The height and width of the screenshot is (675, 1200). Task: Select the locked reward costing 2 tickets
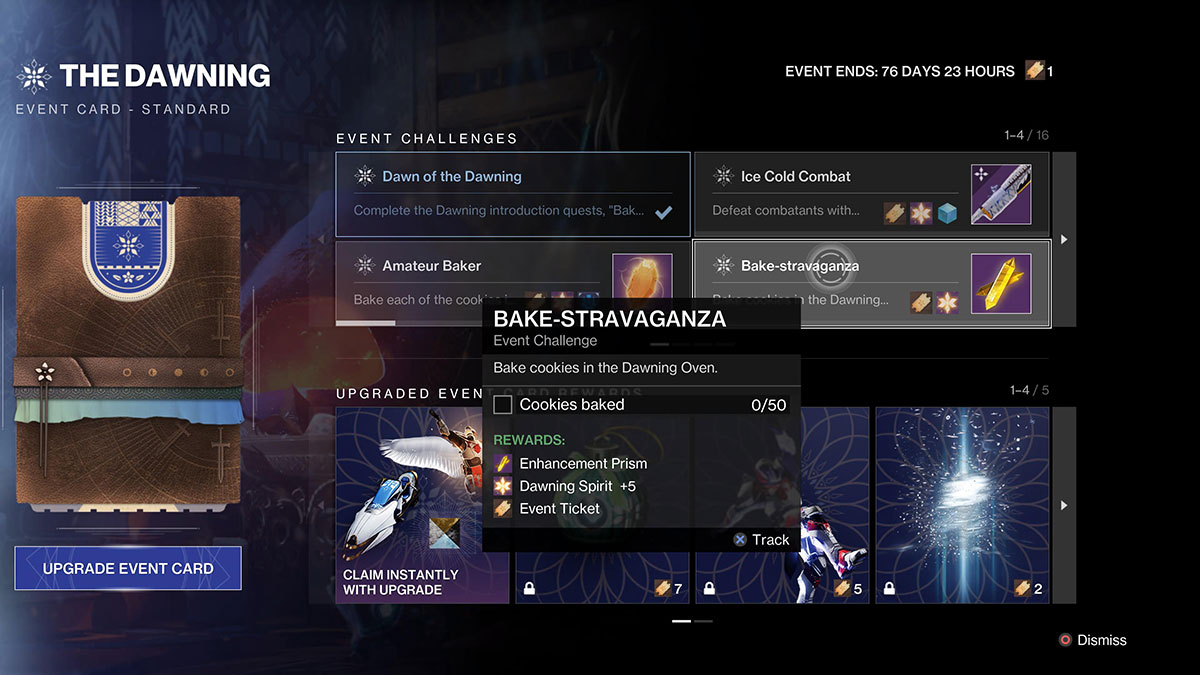(962, 505)
